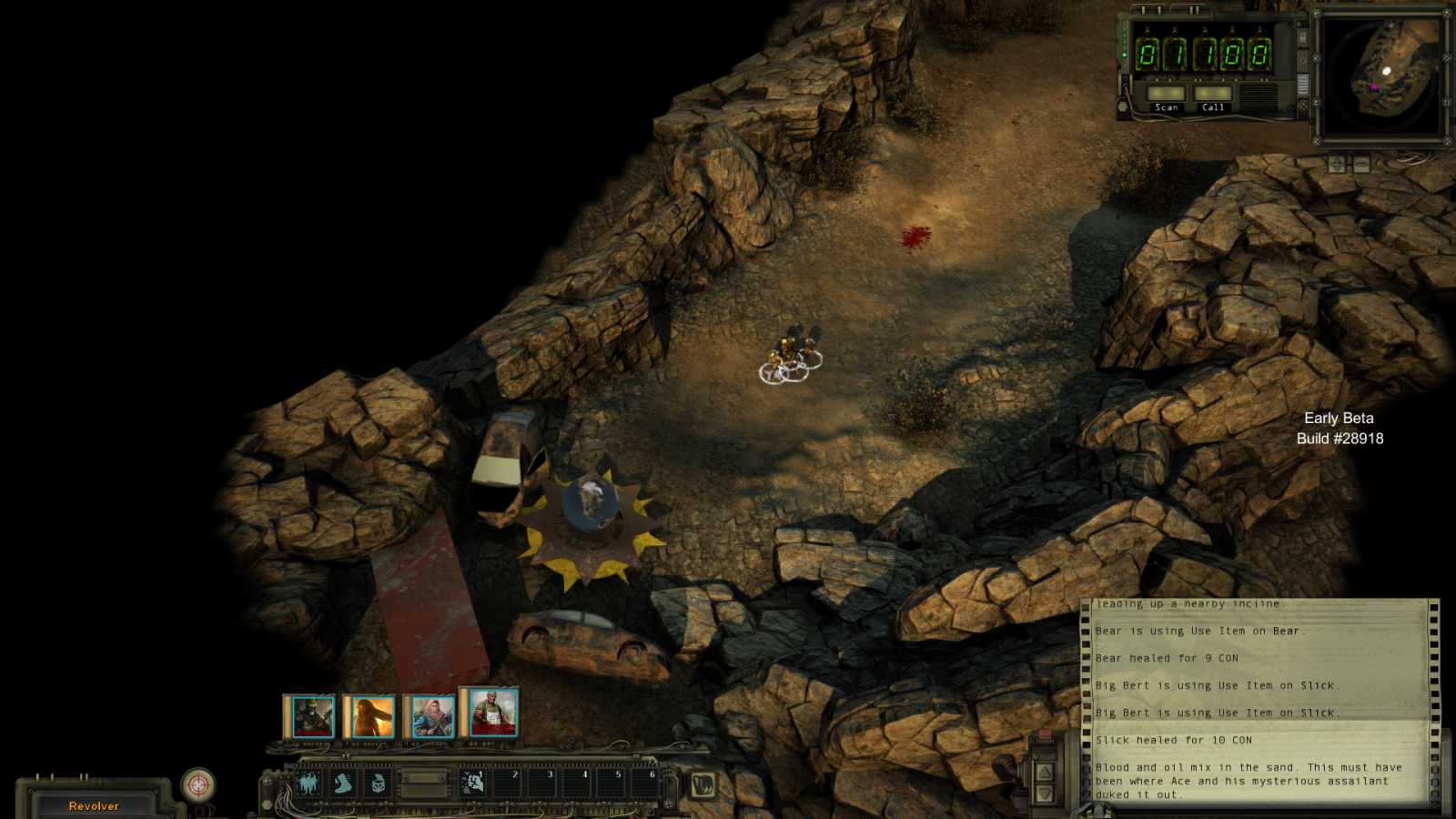
Task: Click the hand icon right of the hotbar
Action: coord(702,784)
